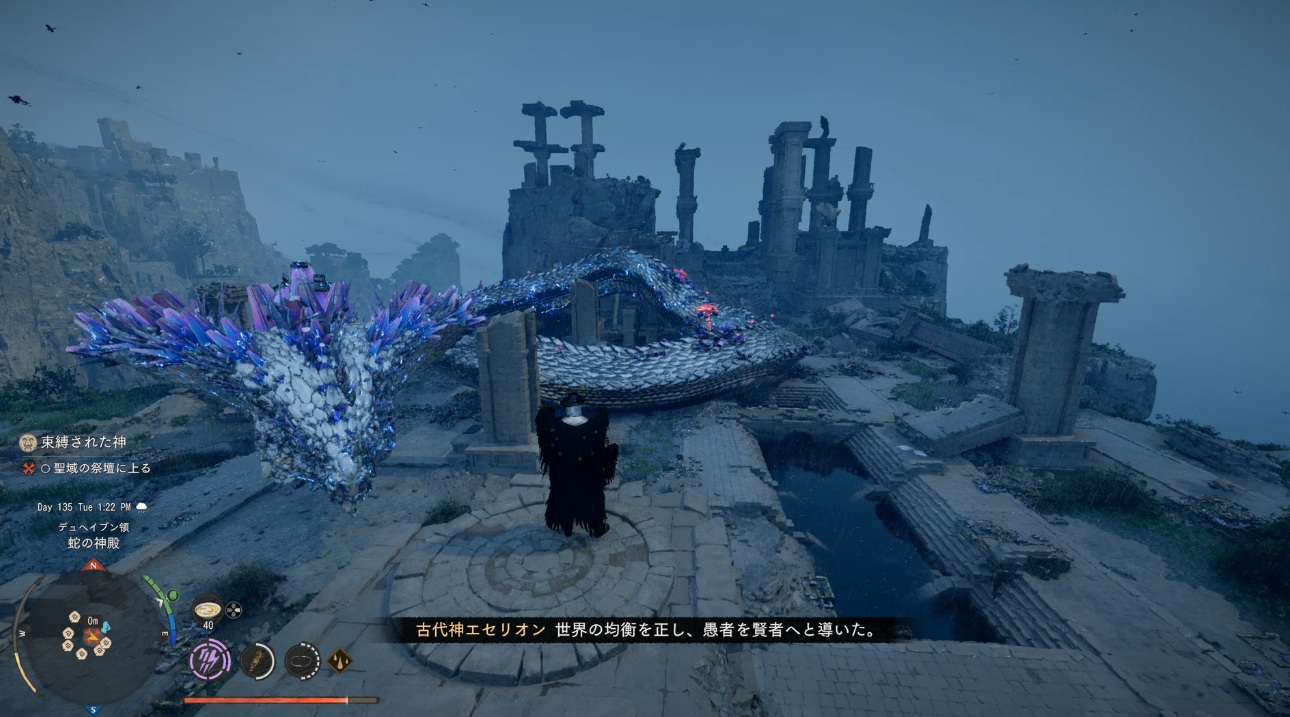The height and width of the screenshot is (717, 1290).
Task: Select the ring-shaped item slot icon
Action: point(302,660)
